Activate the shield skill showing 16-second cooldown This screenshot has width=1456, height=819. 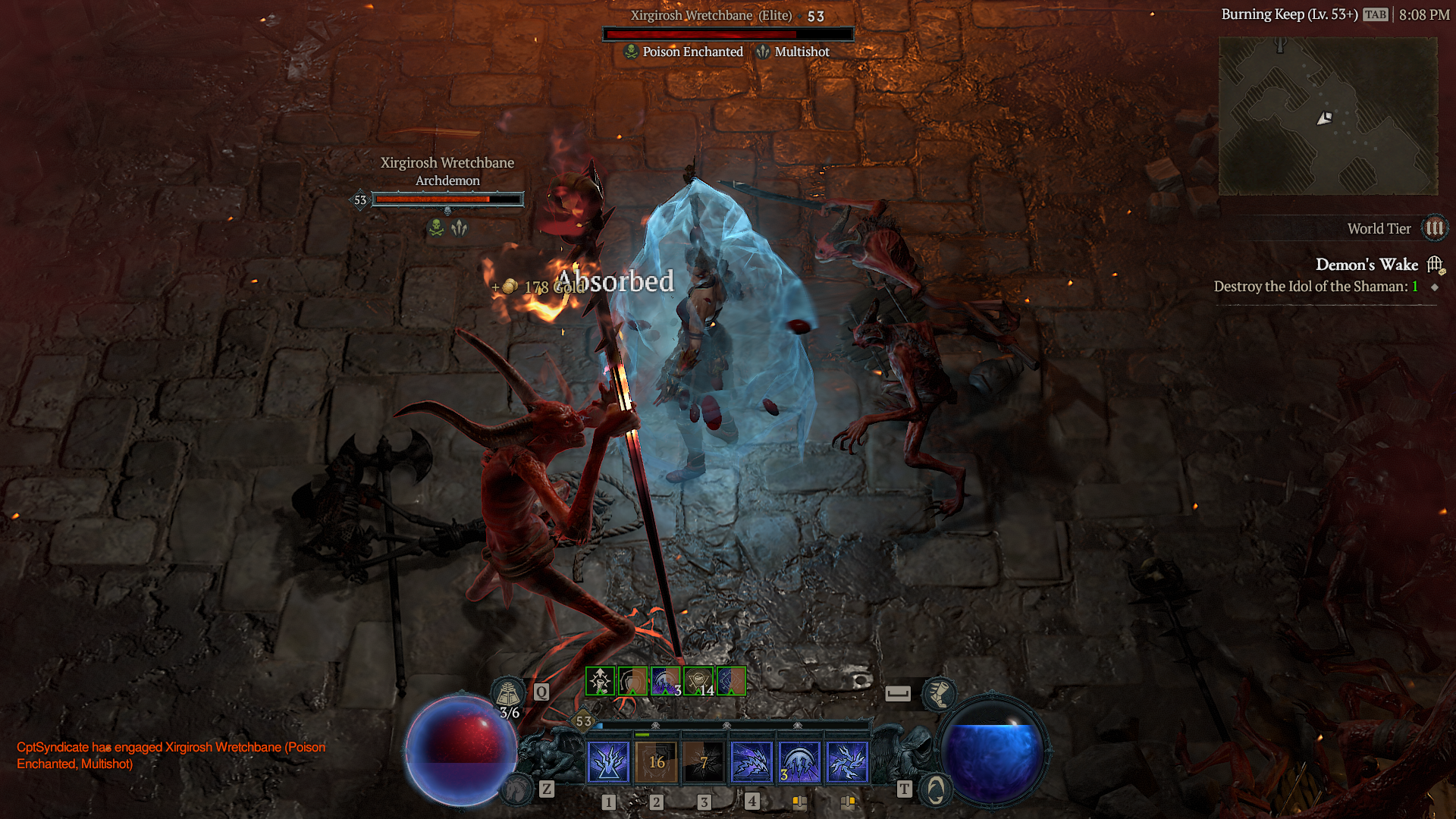pos(657,763)
